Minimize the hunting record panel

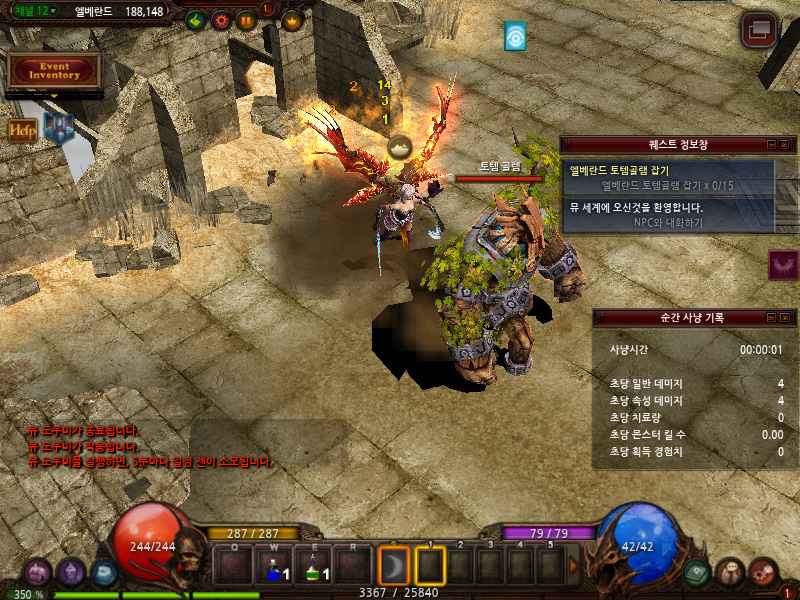(772, 318)
